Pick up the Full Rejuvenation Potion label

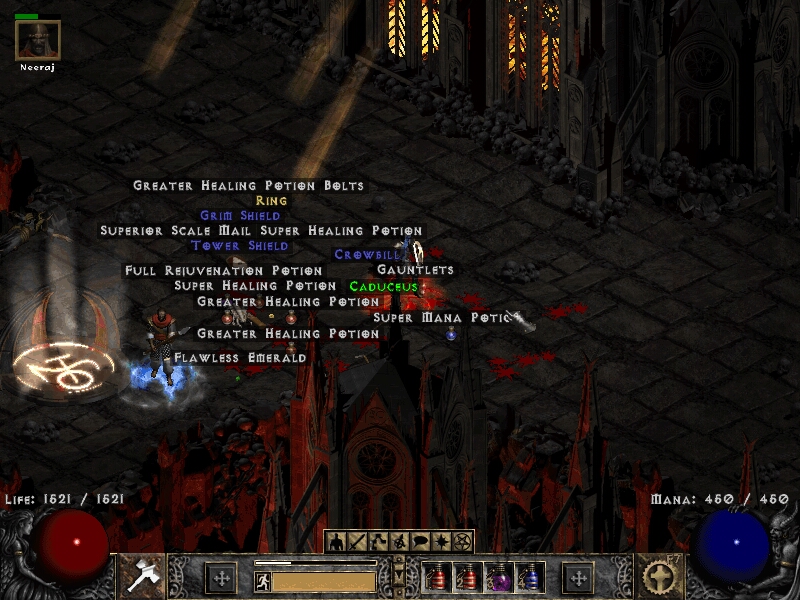tap(224, 271)
